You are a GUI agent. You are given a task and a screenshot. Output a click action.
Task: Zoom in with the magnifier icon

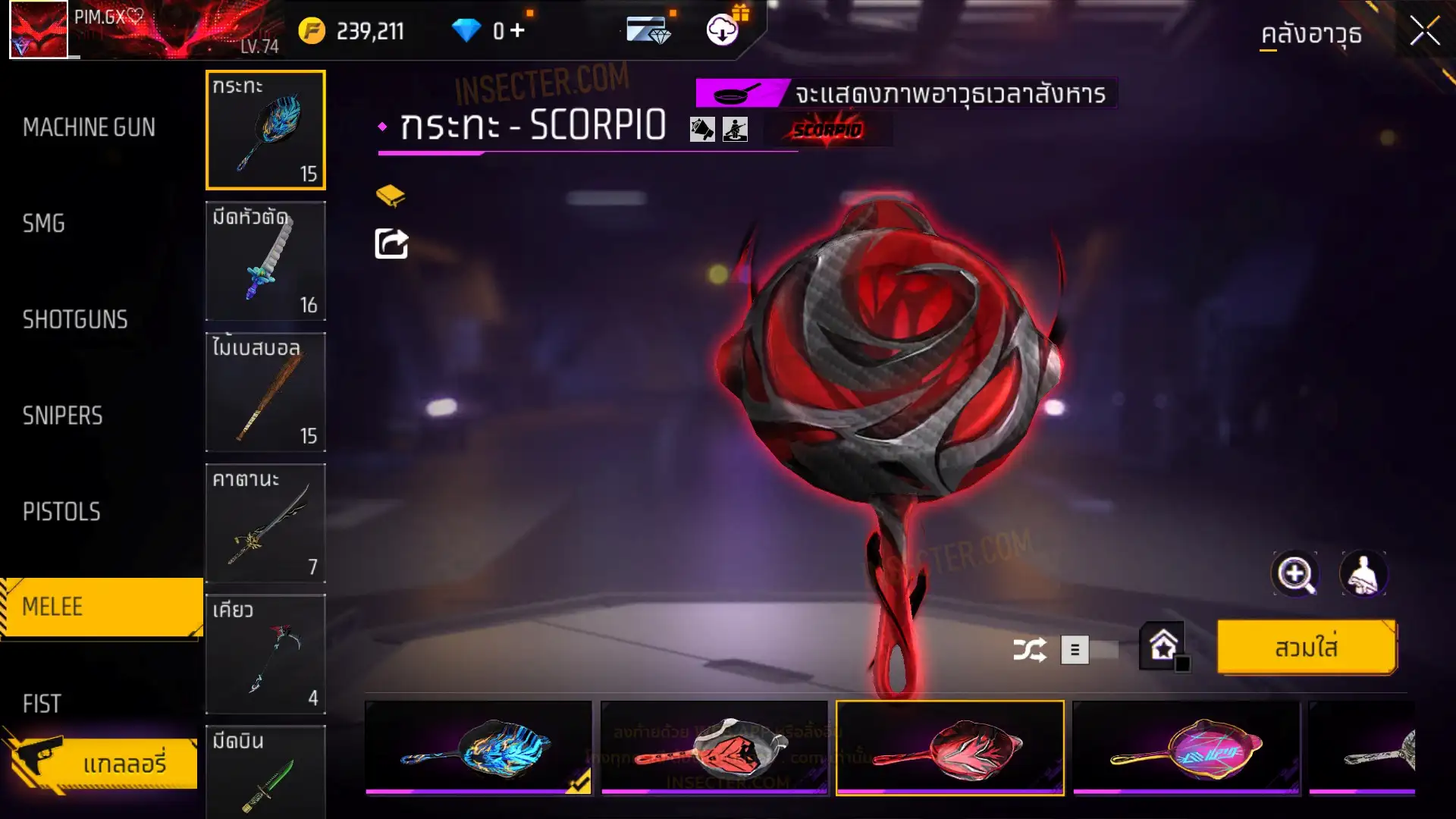click(1294, 574)
